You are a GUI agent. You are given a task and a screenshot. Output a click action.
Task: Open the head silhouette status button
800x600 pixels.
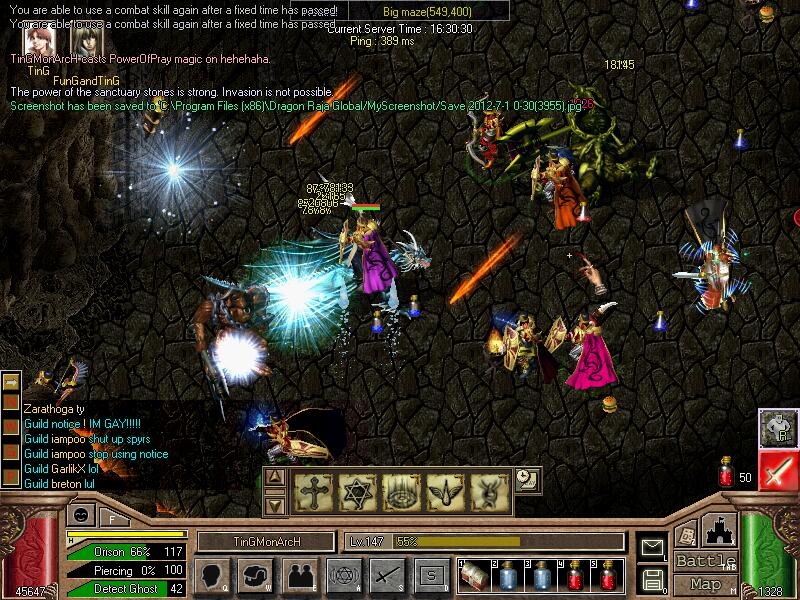click(x=211, y=575)
